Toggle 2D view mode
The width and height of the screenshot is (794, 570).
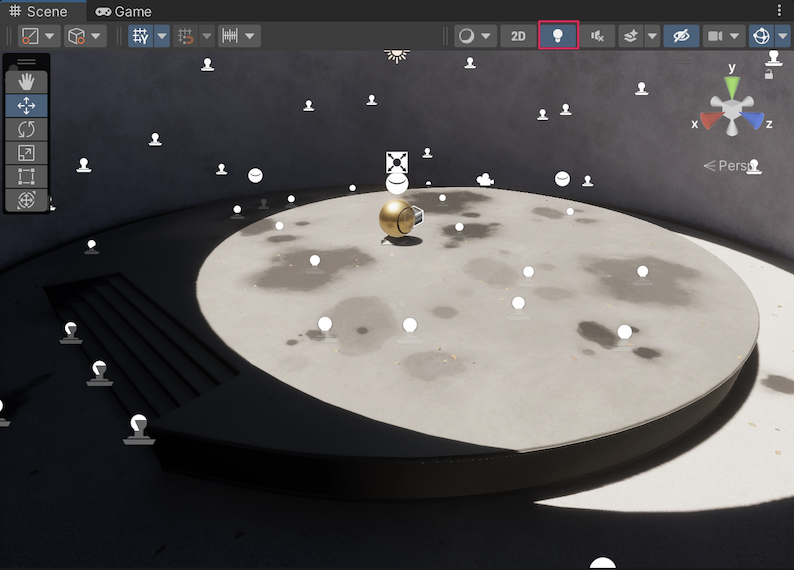click(518, 36)
